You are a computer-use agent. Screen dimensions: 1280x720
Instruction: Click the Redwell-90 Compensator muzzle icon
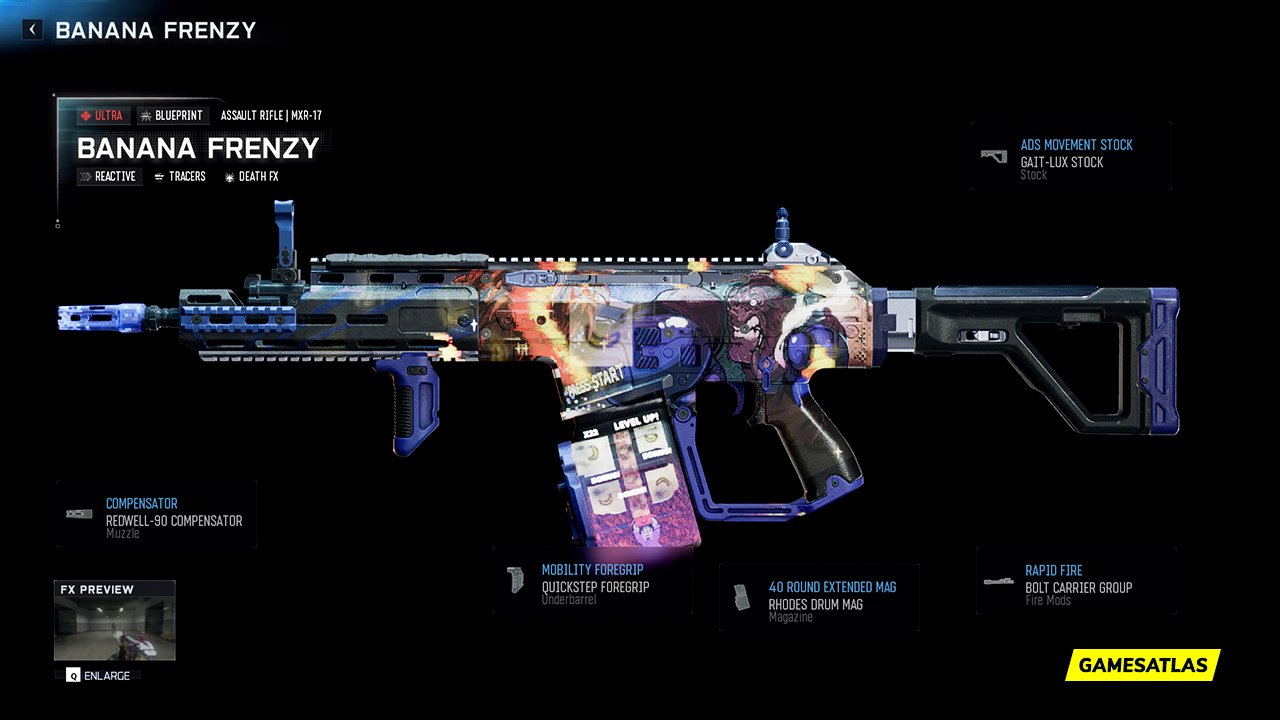[78, 512]
